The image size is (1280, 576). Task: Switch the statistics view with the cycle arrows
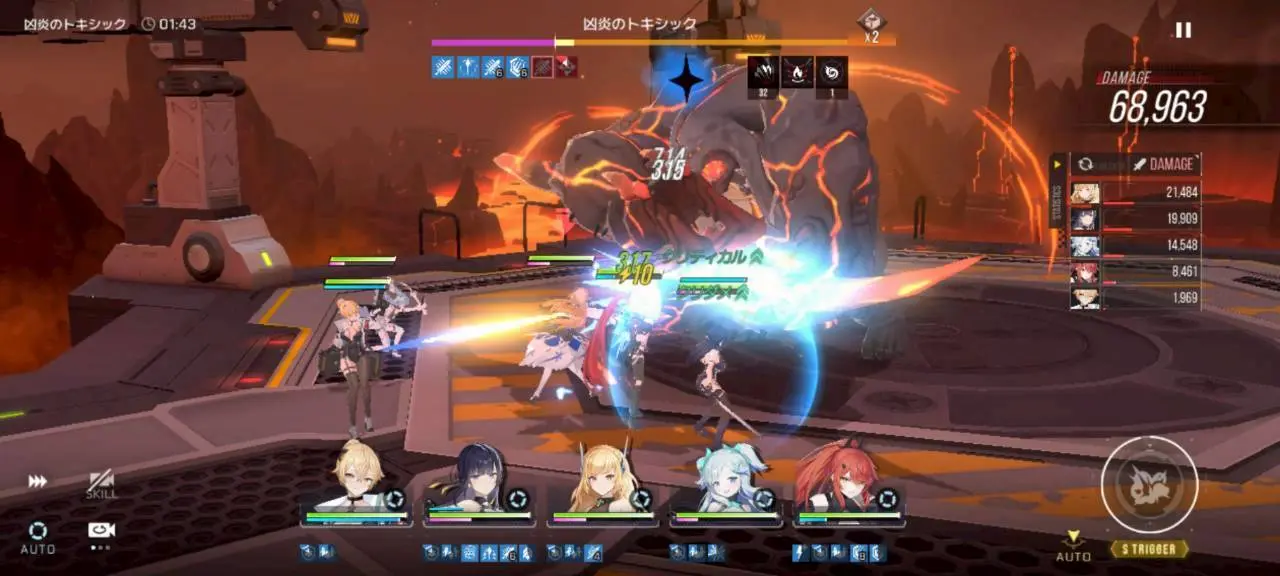pyautogui.click(x=1083, y=165)
